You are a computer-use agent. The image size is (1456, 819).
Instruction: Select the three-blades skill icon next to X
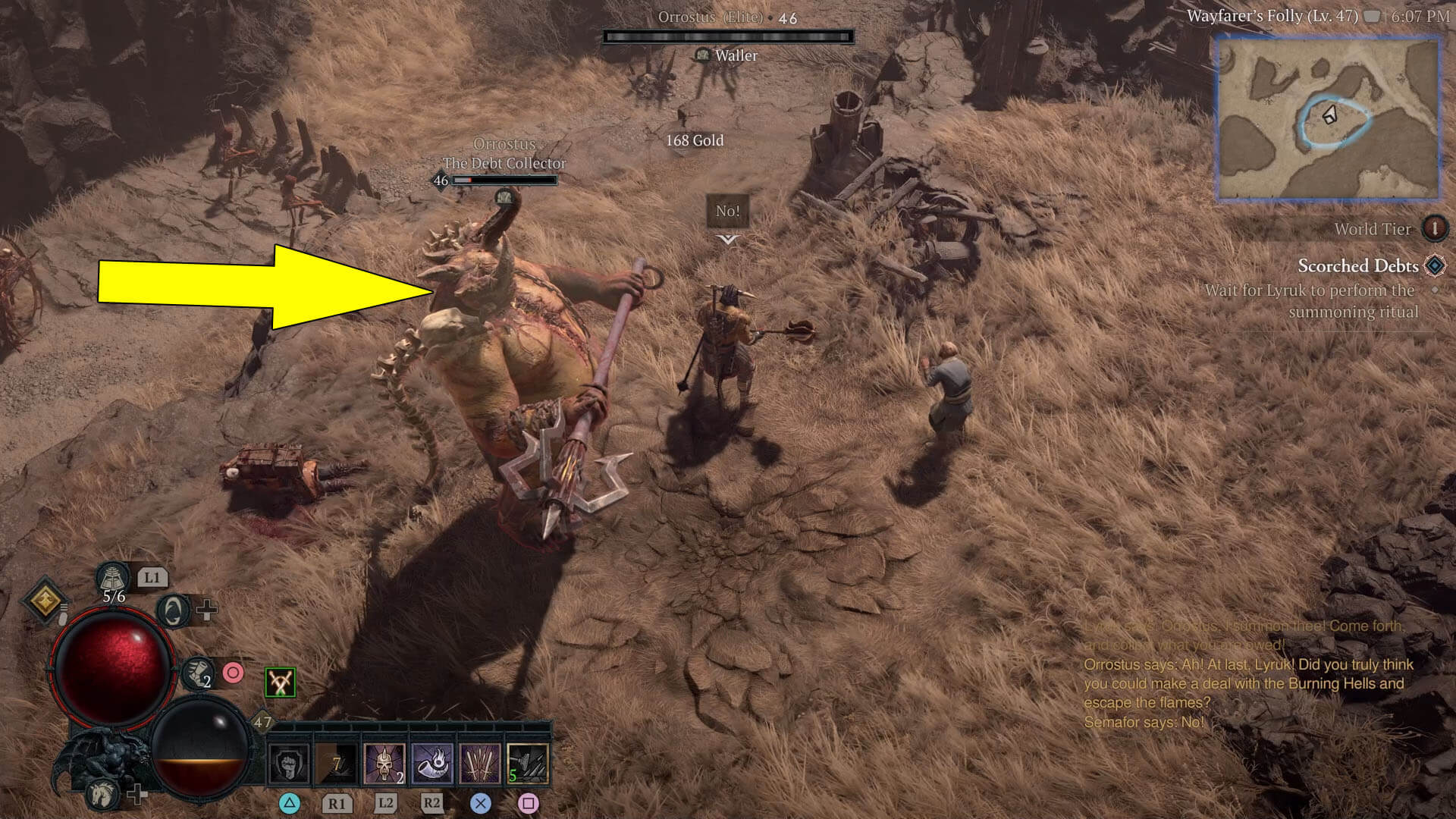pos(479,762)
